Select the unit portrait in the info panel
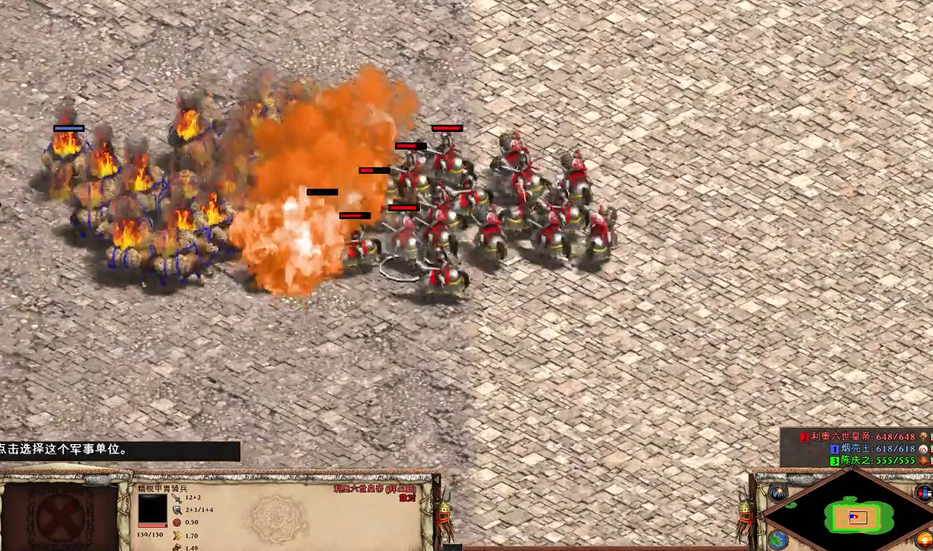The image size is (933, 551). [x=152, y=510]
